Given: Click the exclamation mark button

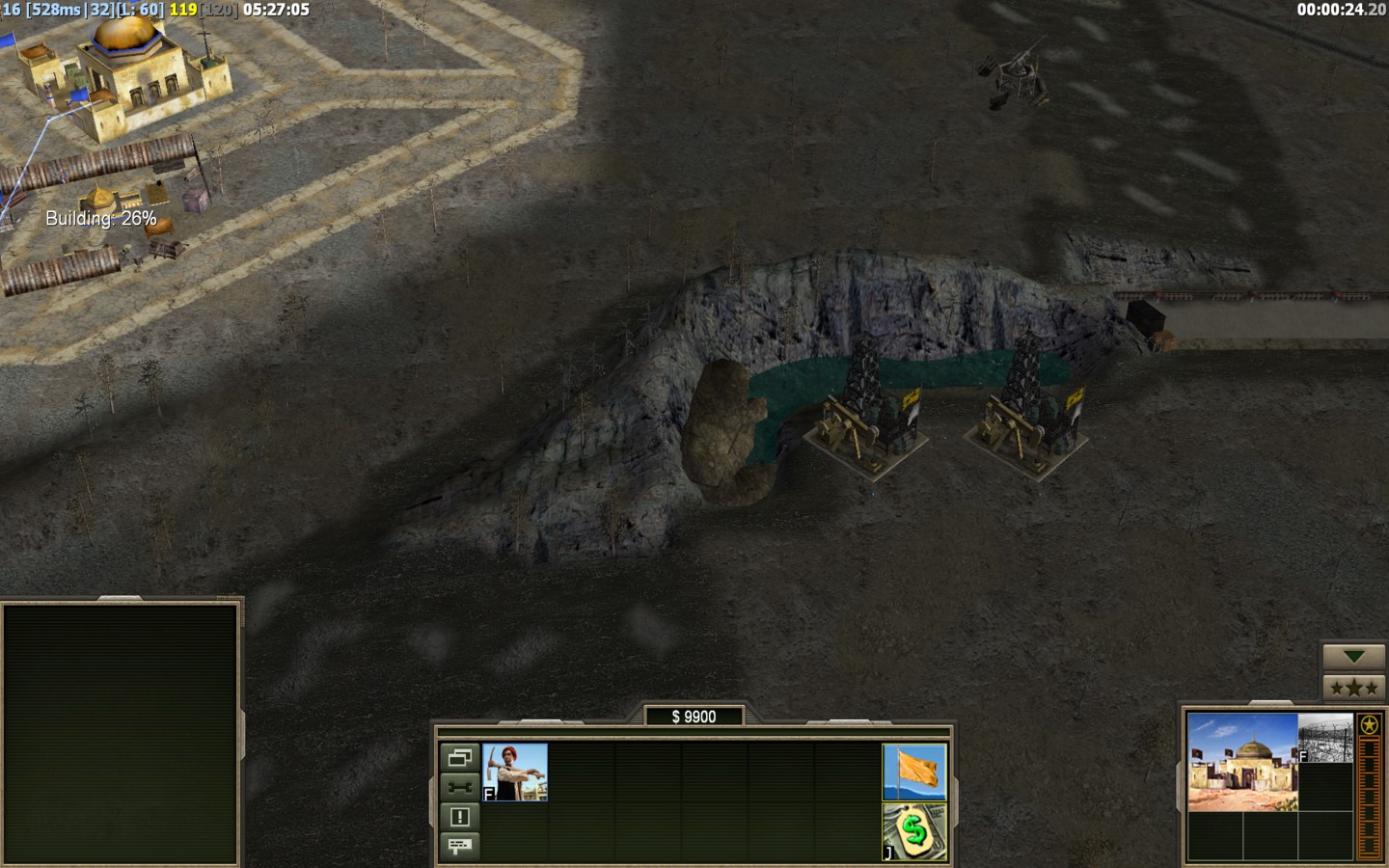Looking at the screenshot, I should click(x=459, y=817).
